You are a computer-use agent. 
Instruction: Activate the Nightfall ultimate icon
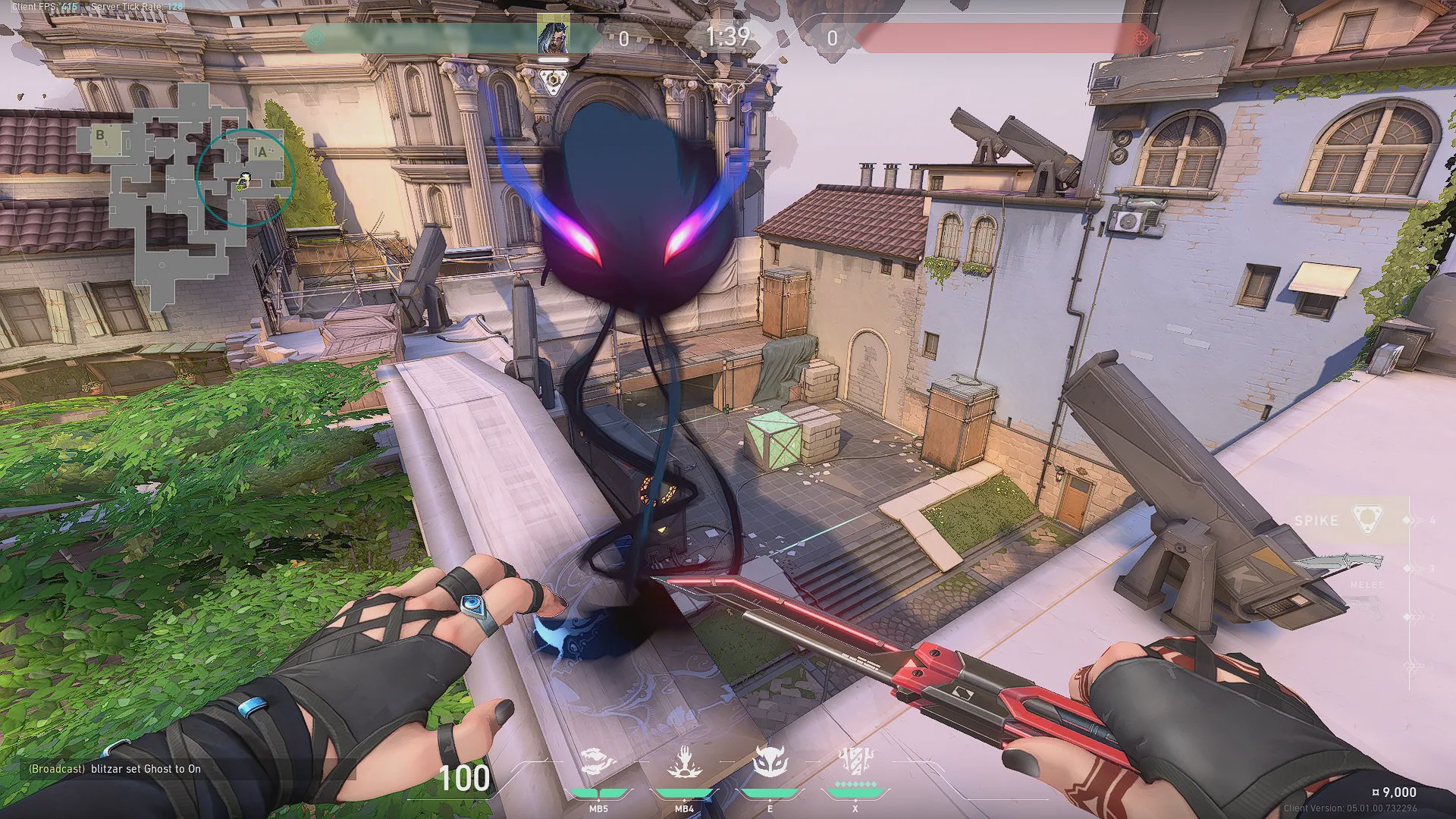(855, 763)
